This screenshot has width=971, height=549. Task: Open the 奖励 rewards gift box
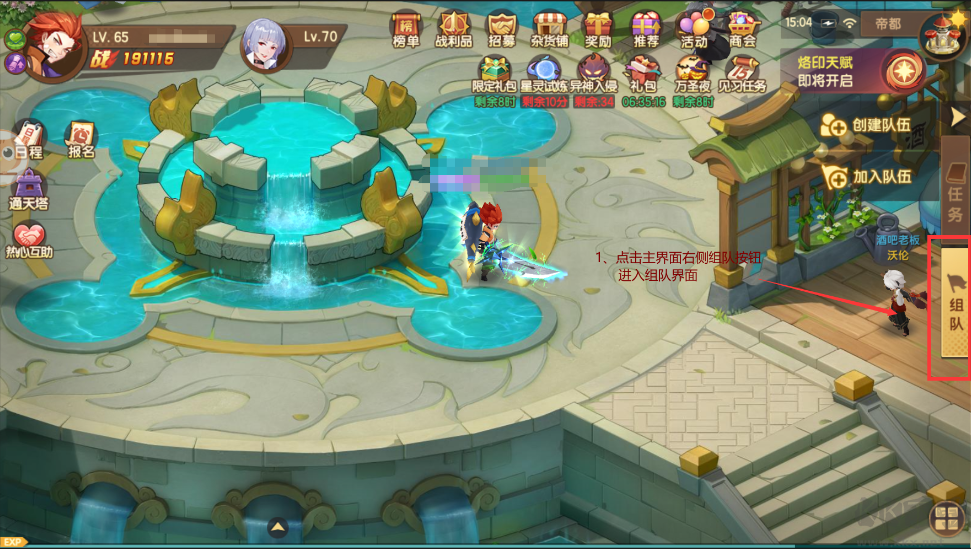coord(598,29)
